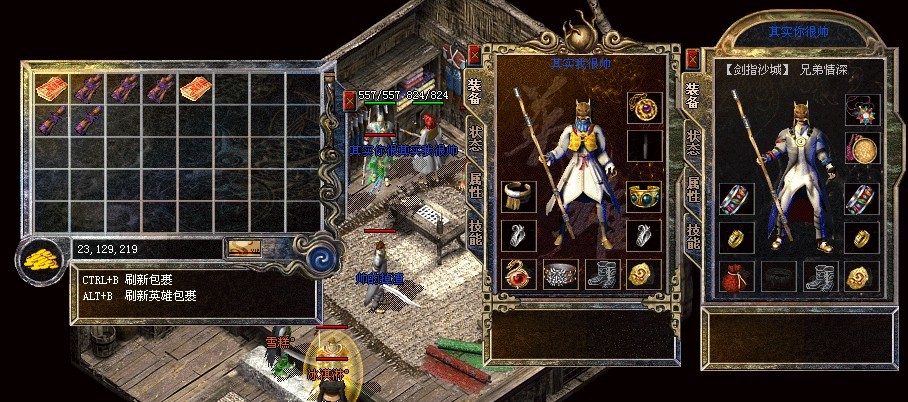908x402 pixels.
Task: Click the small scroll button beside the gold amount
Action: [244, 248]
